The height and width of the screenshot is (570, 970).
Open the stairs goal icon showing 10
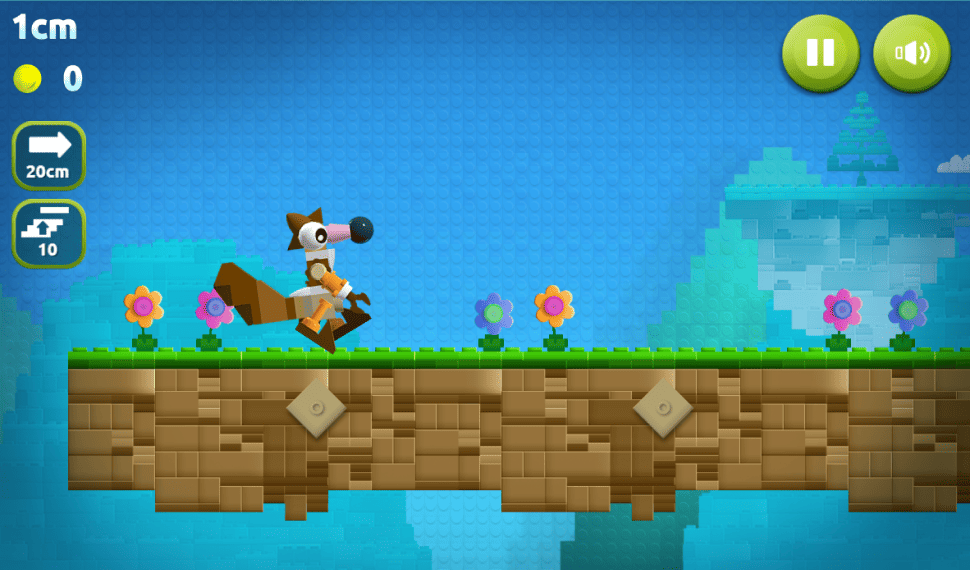(x=48, y=233)
